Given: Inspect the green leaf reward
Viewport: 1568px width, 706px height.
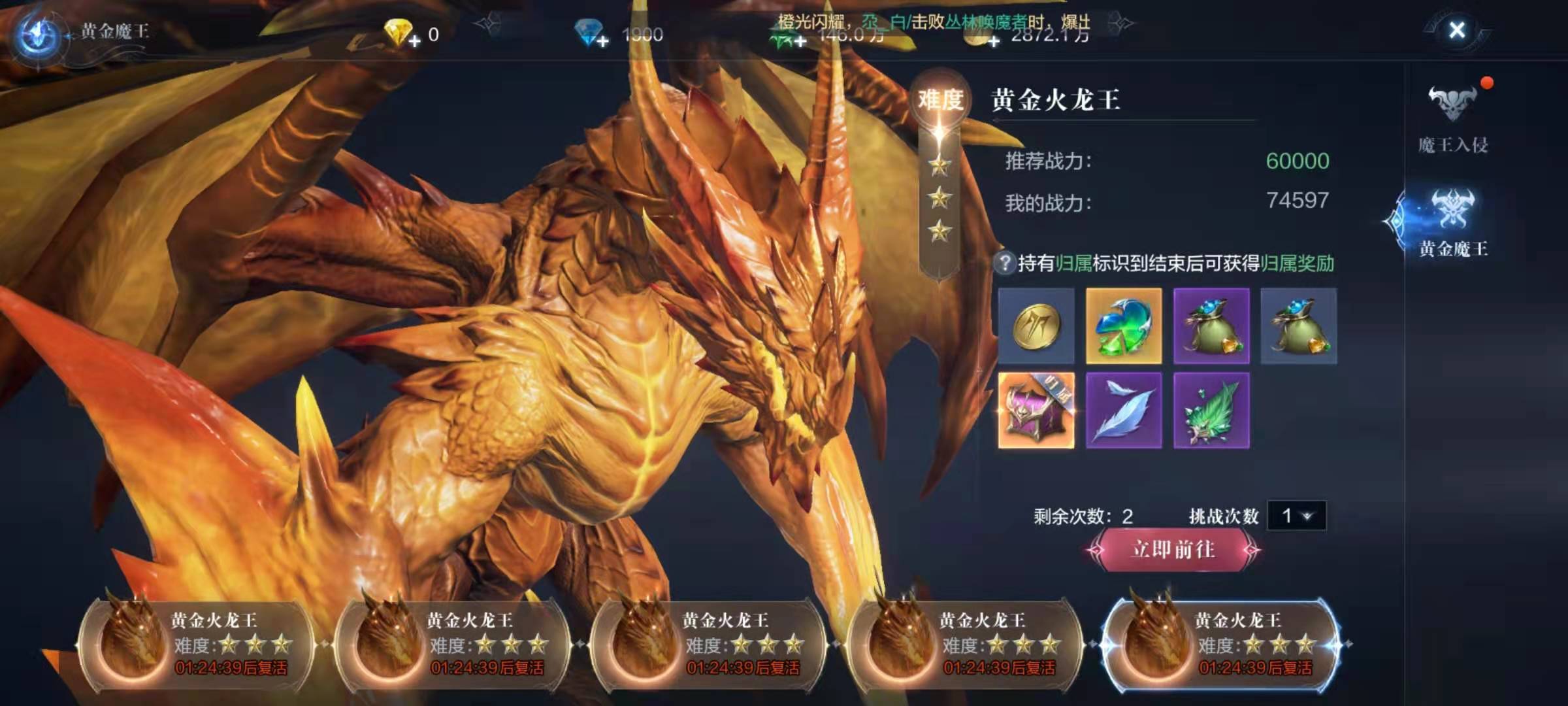Looking at the screenshot, I should click(1211, 411).
